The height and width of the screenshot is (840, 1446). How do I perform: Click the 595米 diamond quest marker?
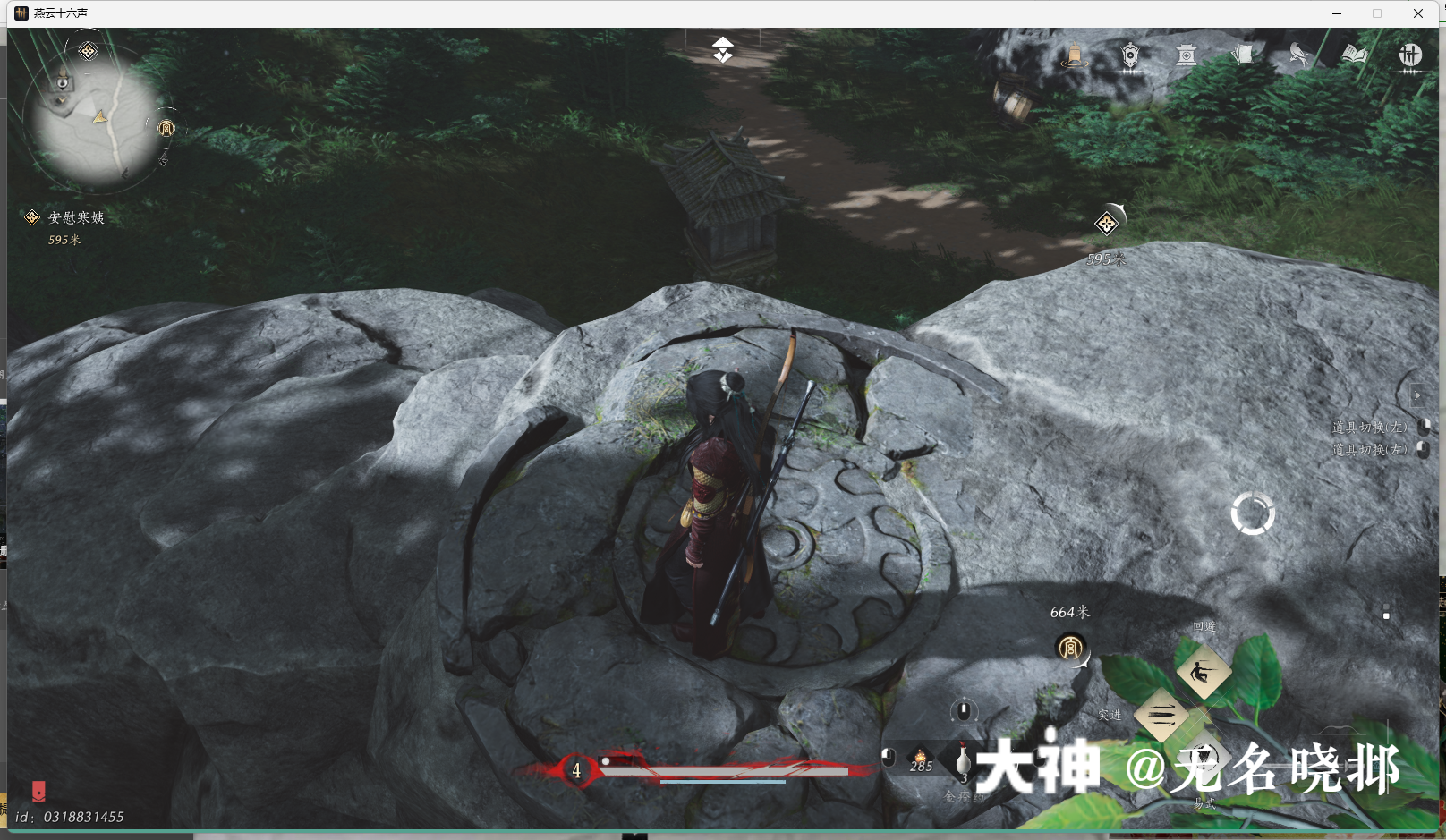click(1107, 223)
